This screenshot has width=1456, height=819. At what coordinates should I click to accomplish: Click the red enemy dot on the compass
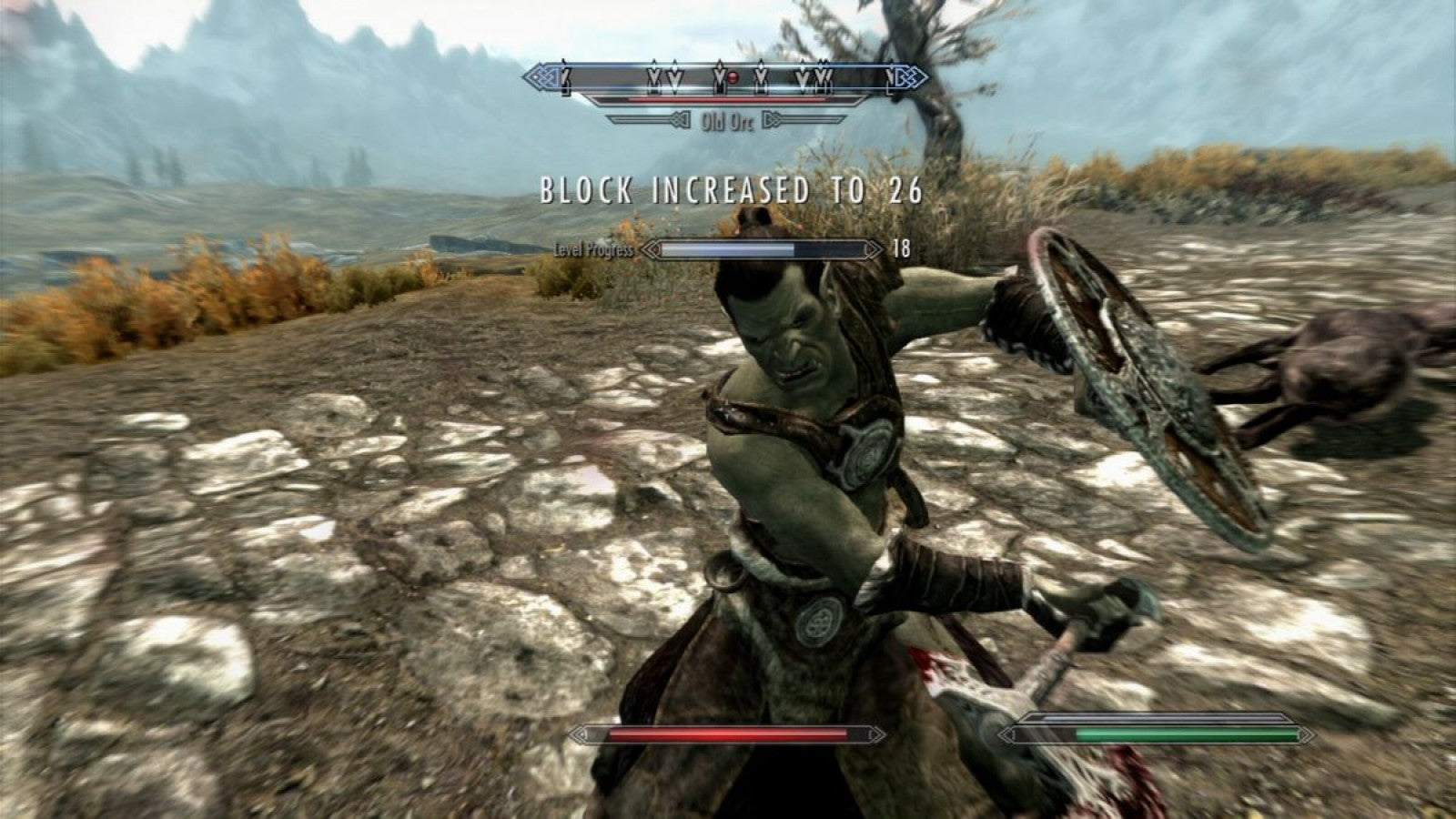[x=733, y=77]
